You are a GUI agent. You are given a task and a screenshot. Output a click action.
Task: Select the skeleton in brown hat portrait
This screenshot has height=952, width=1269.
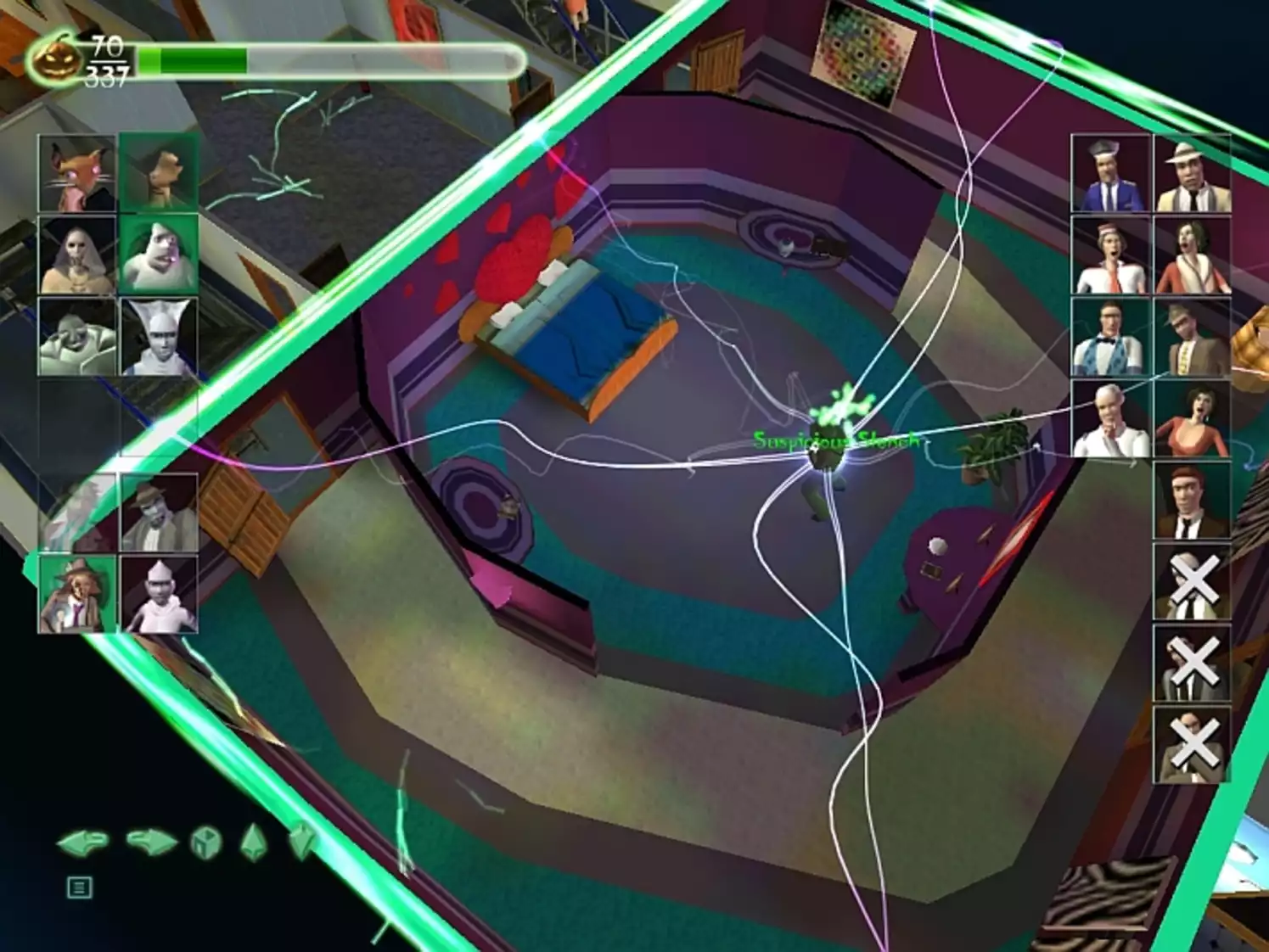pyautogui.click(x=76, y=594)
